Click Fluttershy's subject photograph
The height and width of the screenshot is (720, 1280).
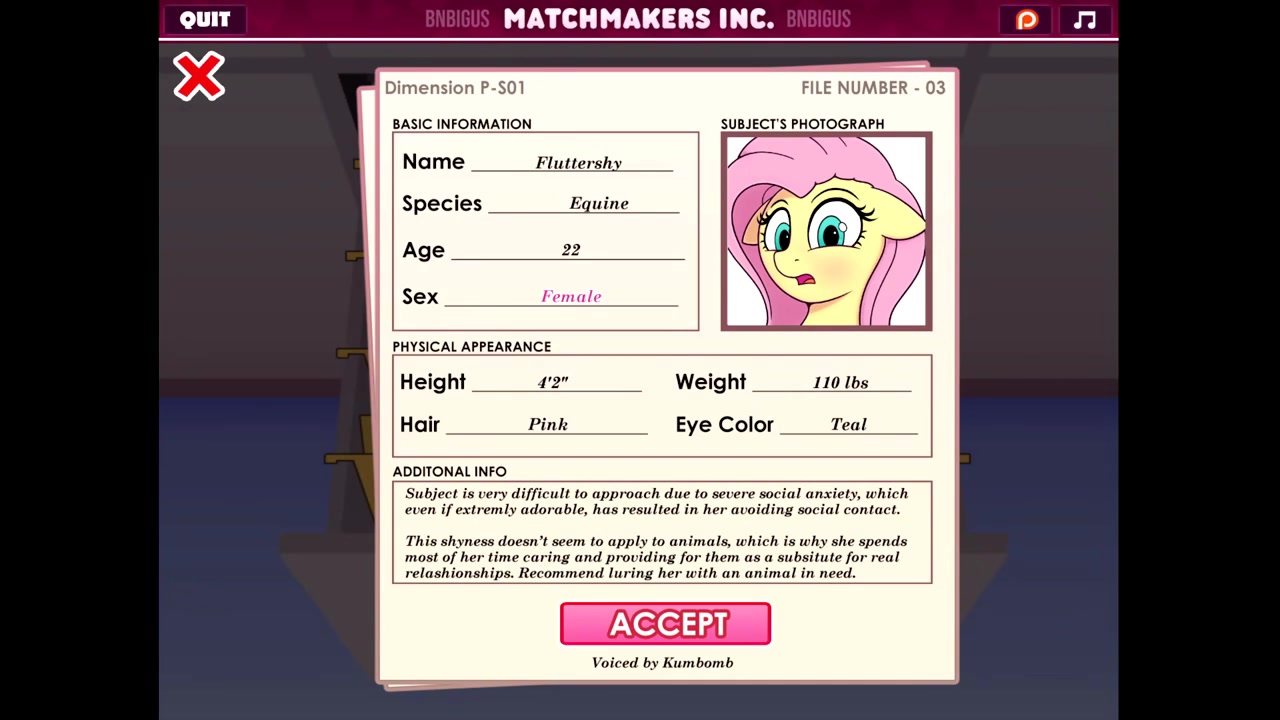click(x=826, y=231)
